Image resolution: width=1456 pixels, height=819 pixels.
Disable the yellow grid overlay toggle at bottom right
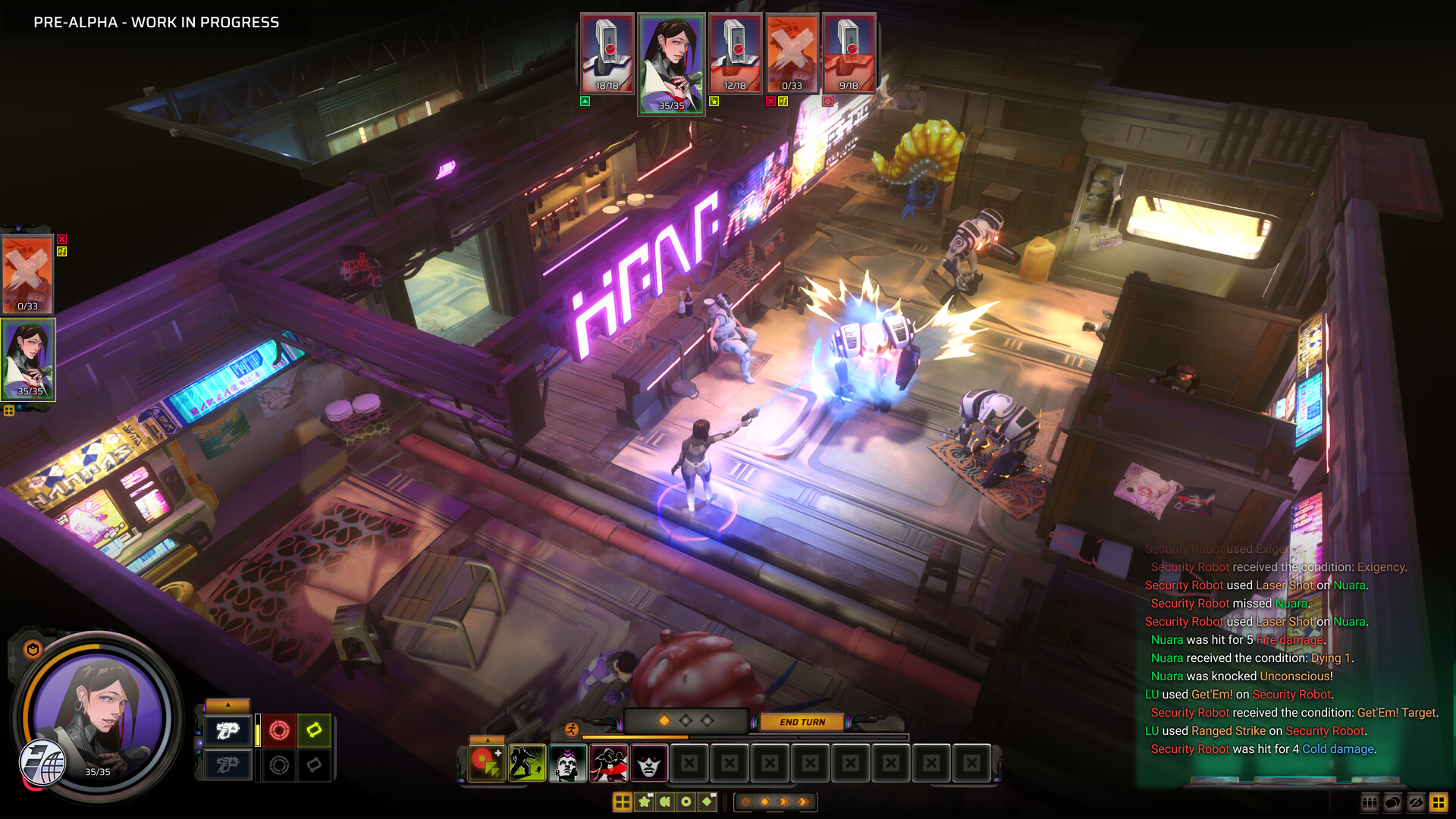point(1439,802)
